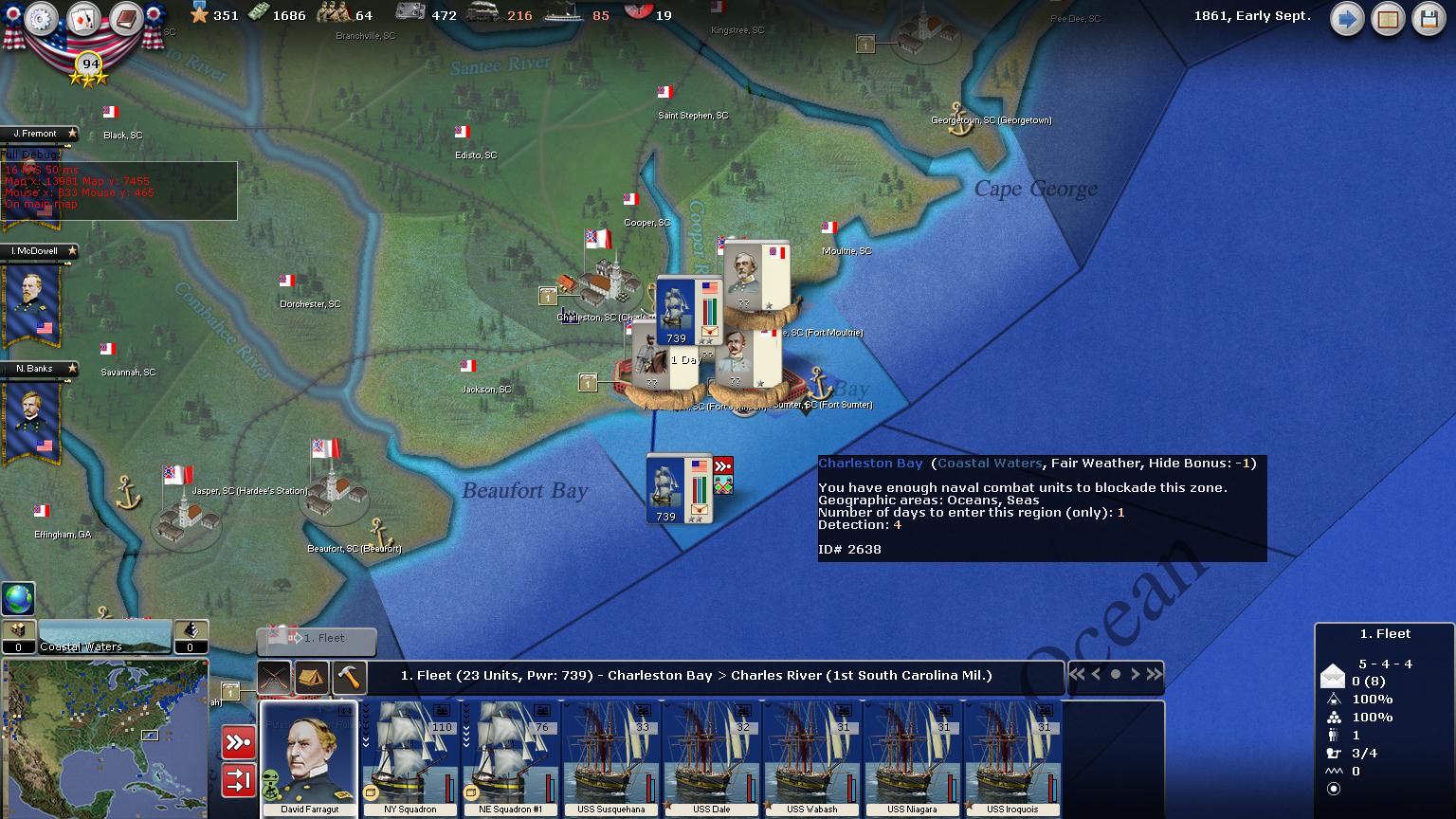
Task: Save the game with the floppy disk
Action: 1429,20
